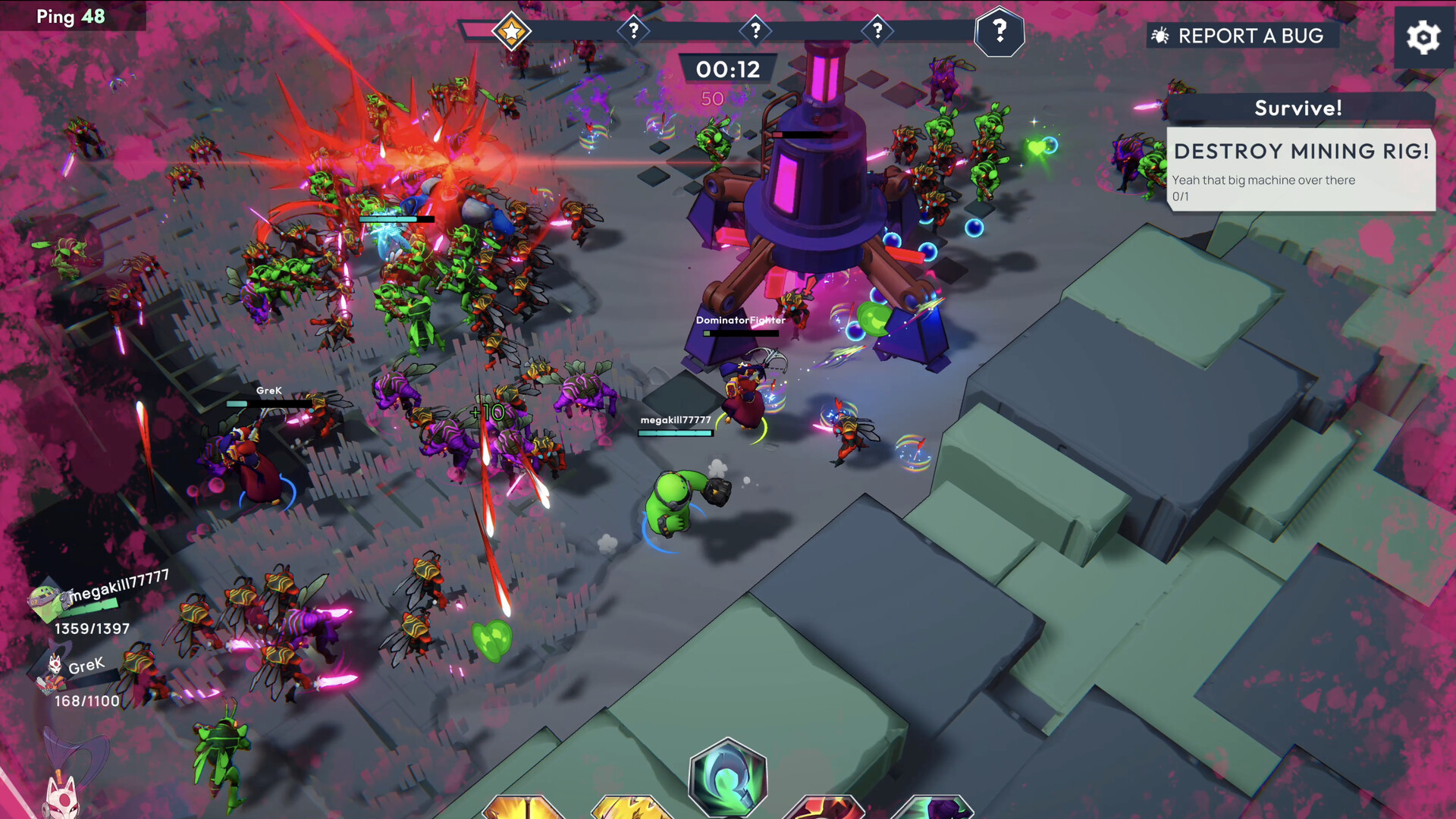
Task: Activate the green scythe ability
Action: (728, 777)
